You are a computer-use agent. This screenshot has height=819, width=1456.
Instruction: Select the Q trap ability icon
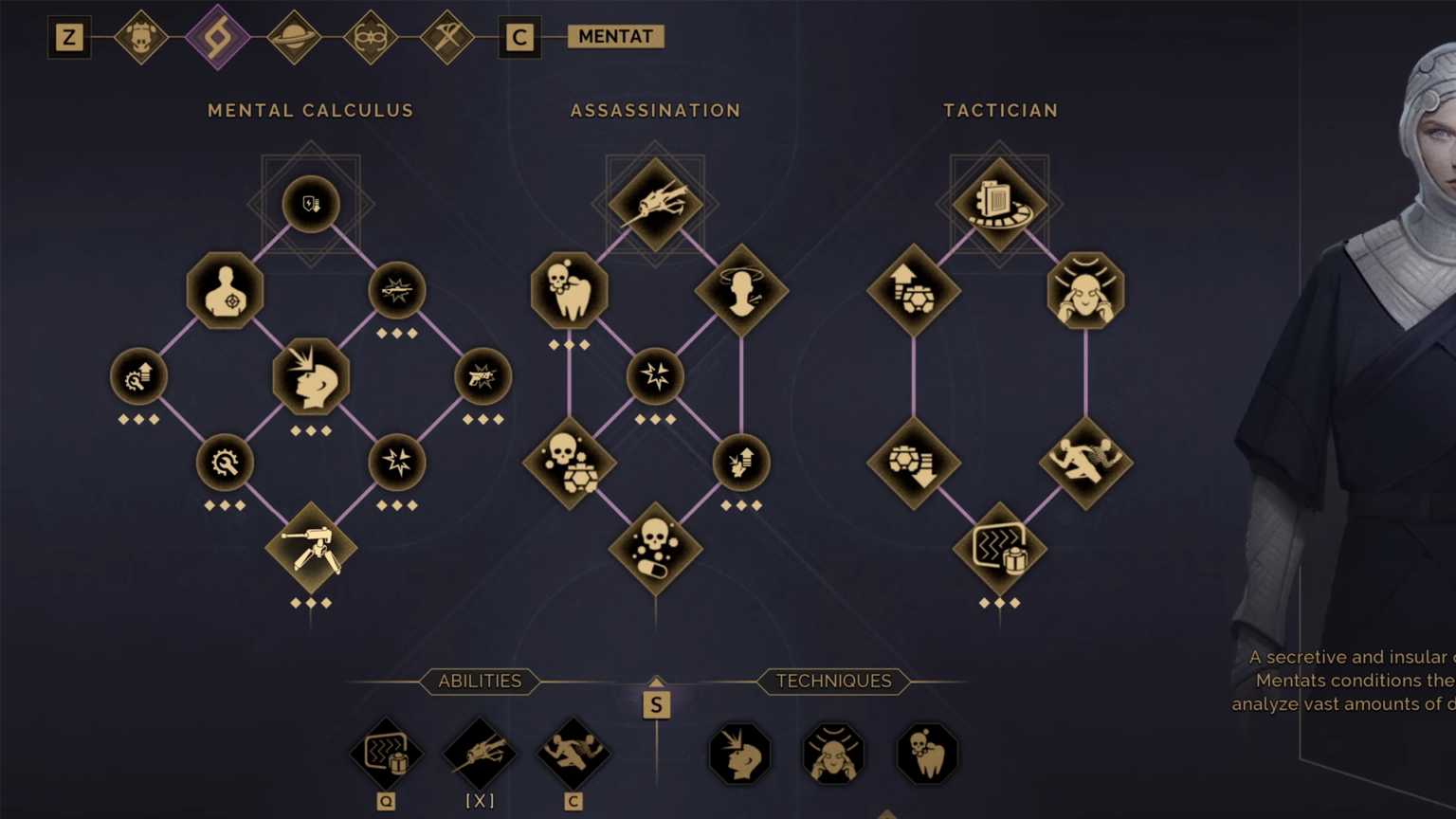pos(385,752)
